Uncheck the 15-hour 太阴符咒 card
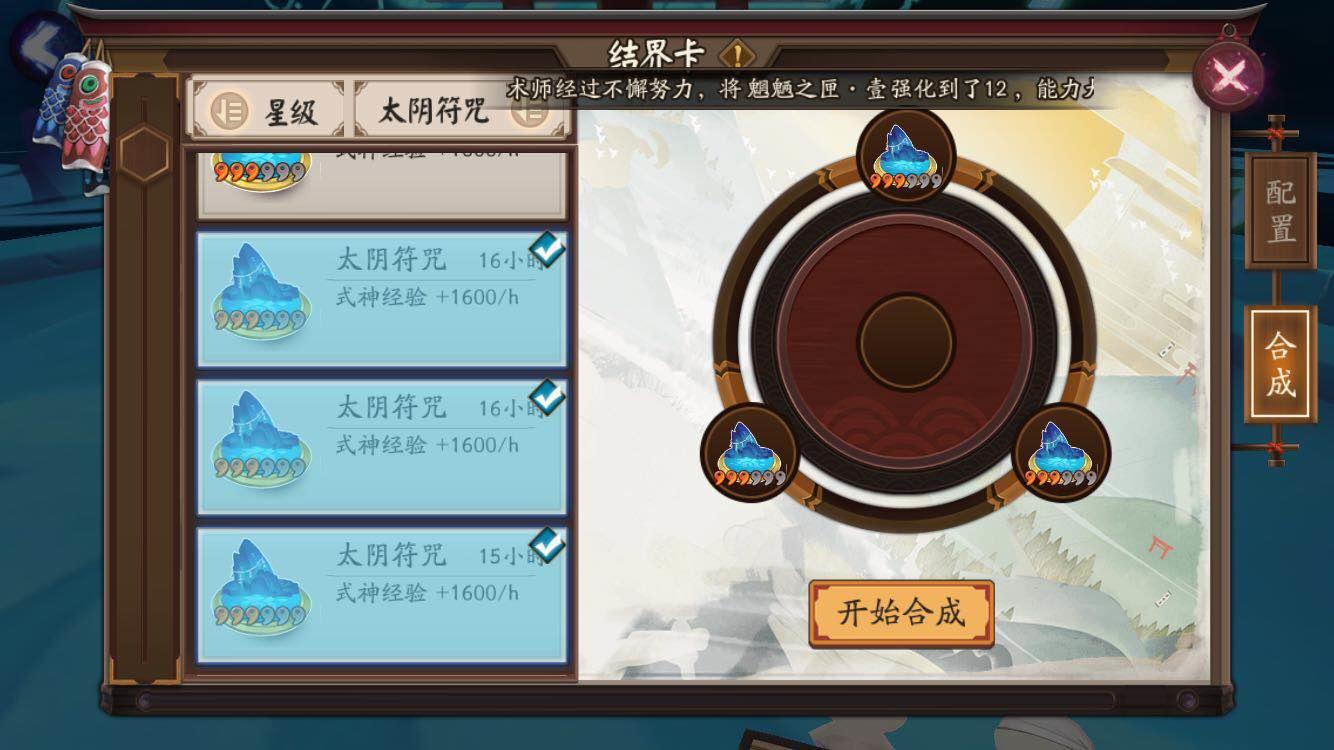Screen dimensions: 1334x750 click(x=548, y=545)
